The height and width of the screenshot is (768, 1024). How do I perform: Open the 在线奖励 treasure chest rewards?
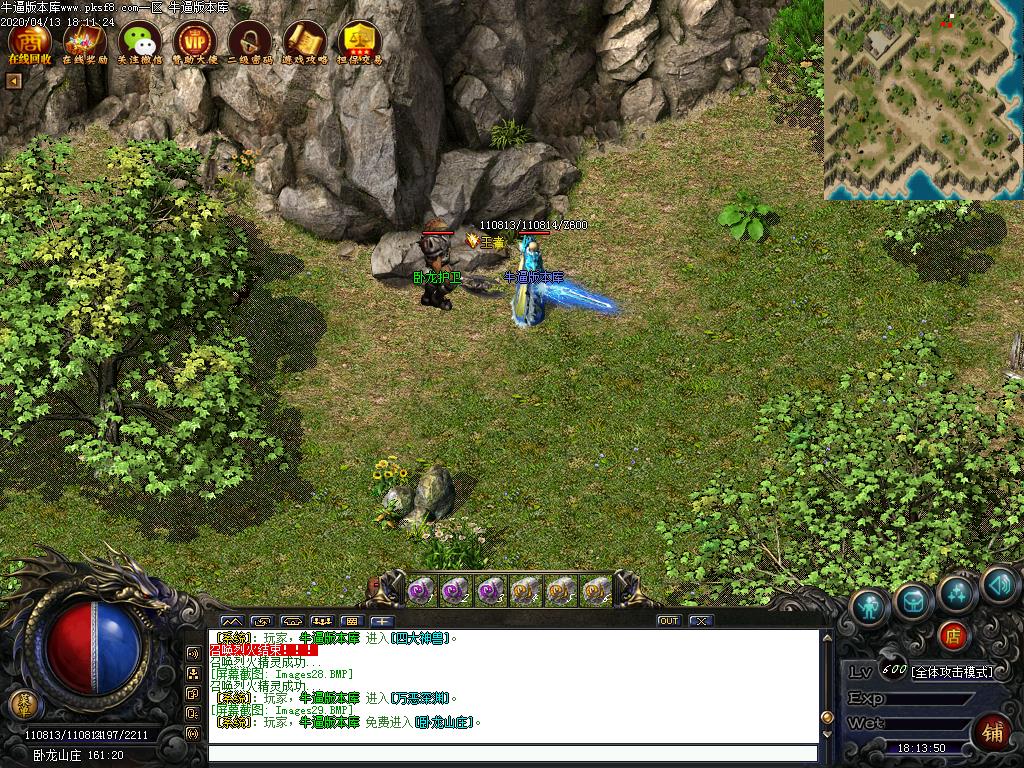pos(85,42)
